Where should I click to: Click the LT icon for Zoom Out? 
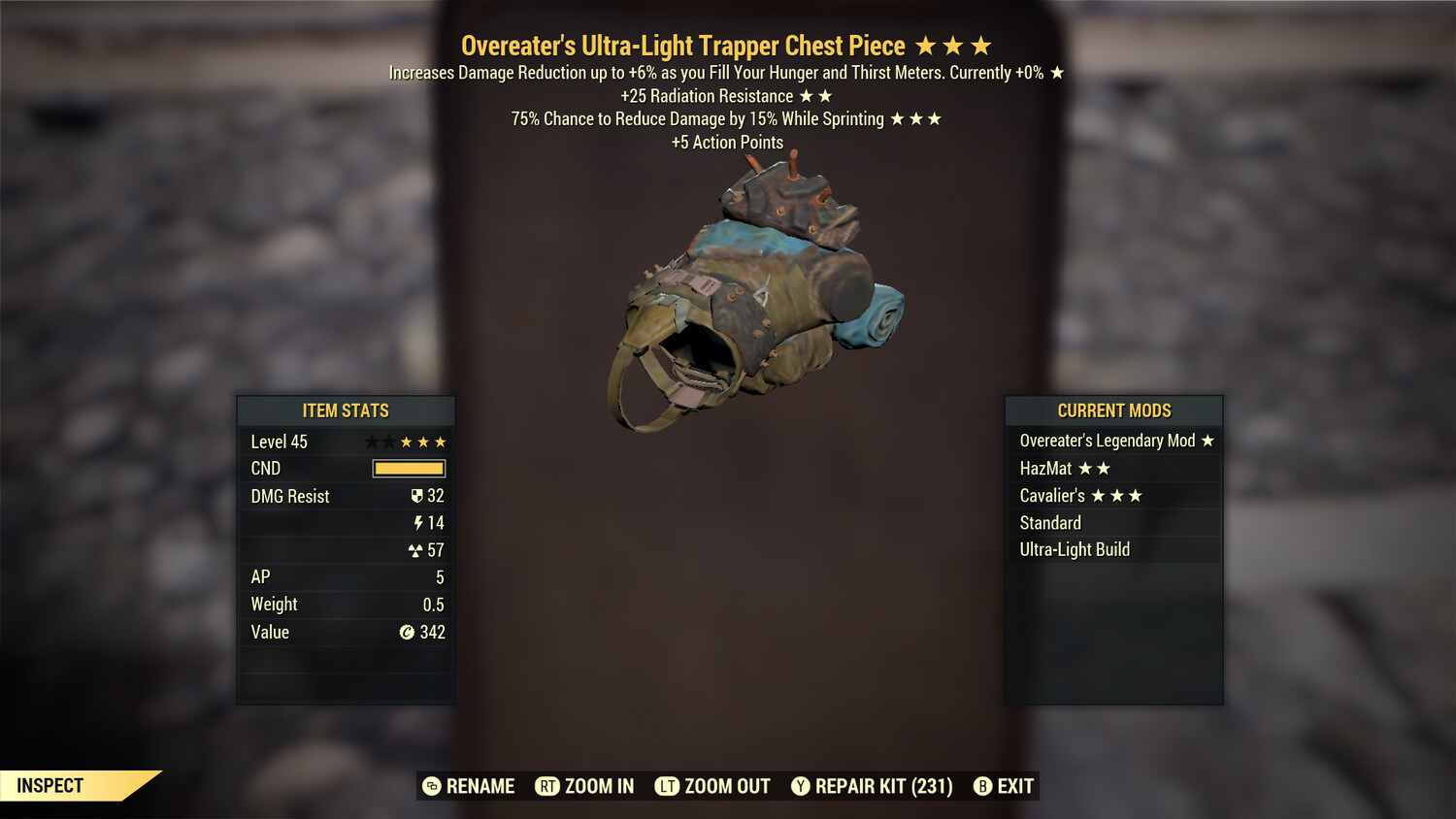coord(668,786)
